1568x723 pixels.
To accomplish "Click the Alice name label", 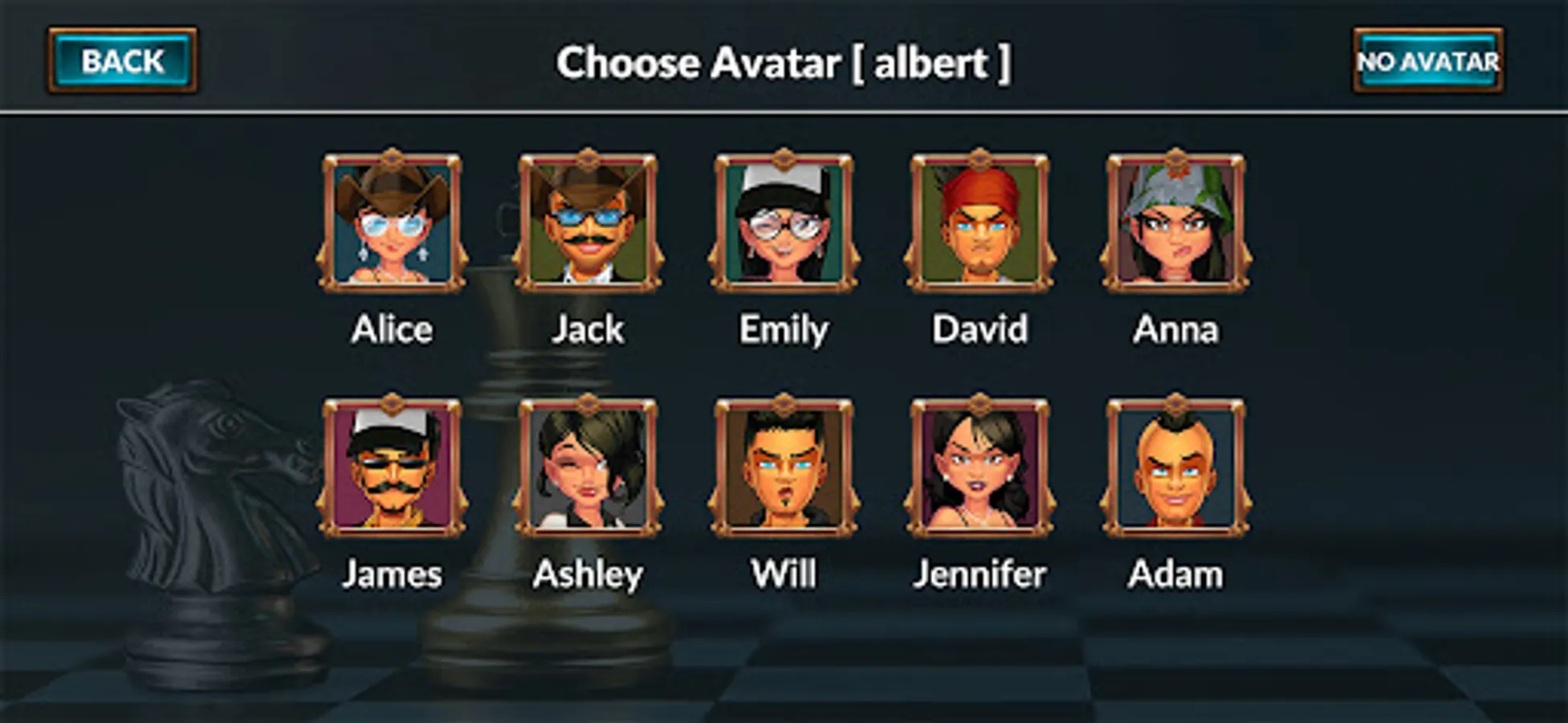I will [391, 329].
